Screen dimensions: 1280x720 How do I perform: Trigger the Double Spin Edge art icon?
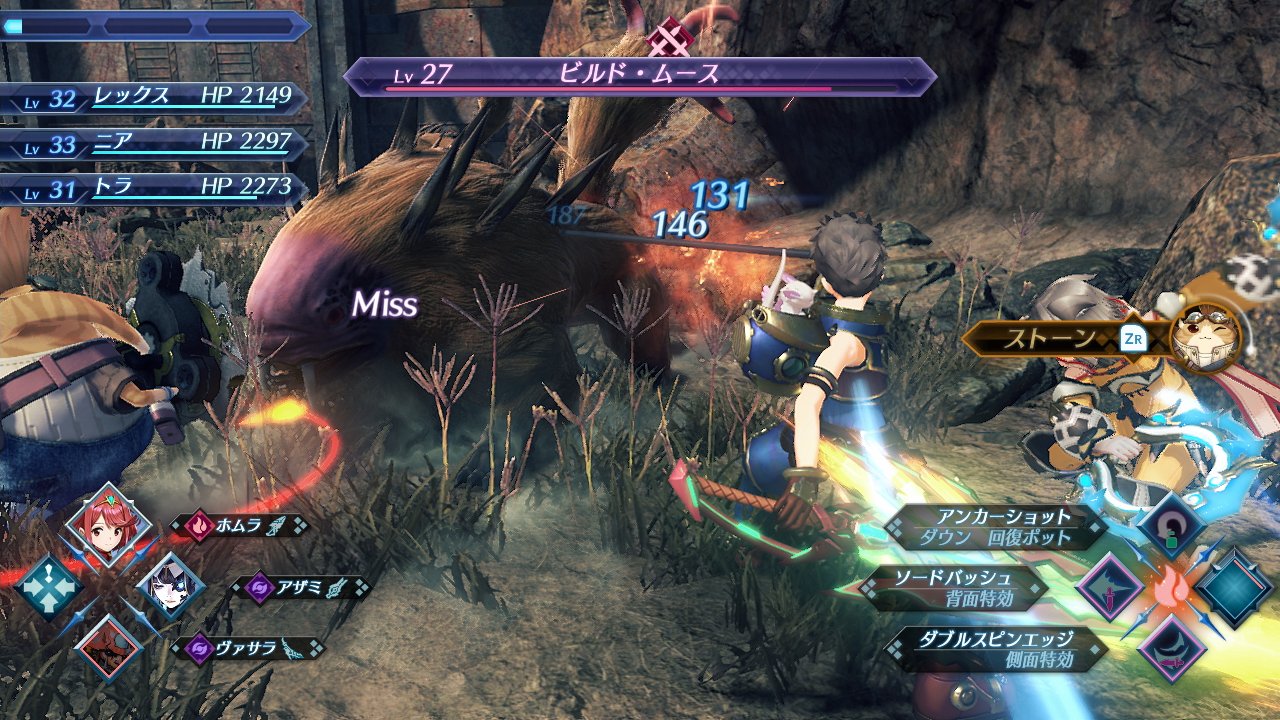(1168, 648)
